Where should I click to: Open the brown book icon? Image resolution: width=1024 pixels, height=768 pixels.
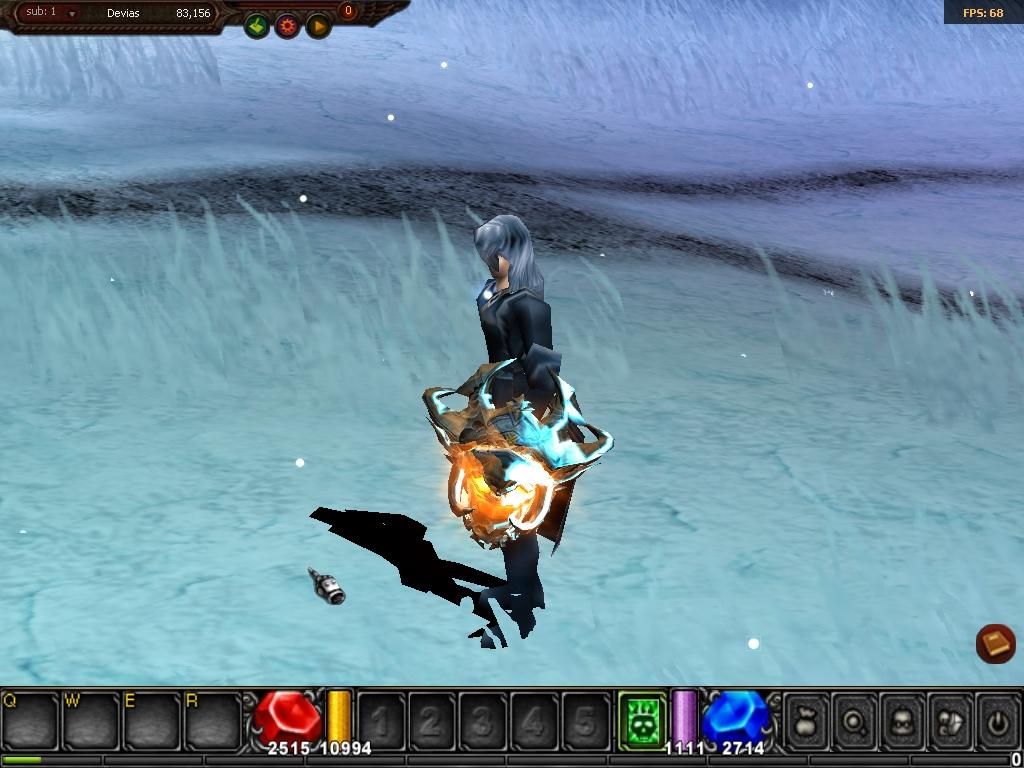pyautogui.click(x=995, y=643)
